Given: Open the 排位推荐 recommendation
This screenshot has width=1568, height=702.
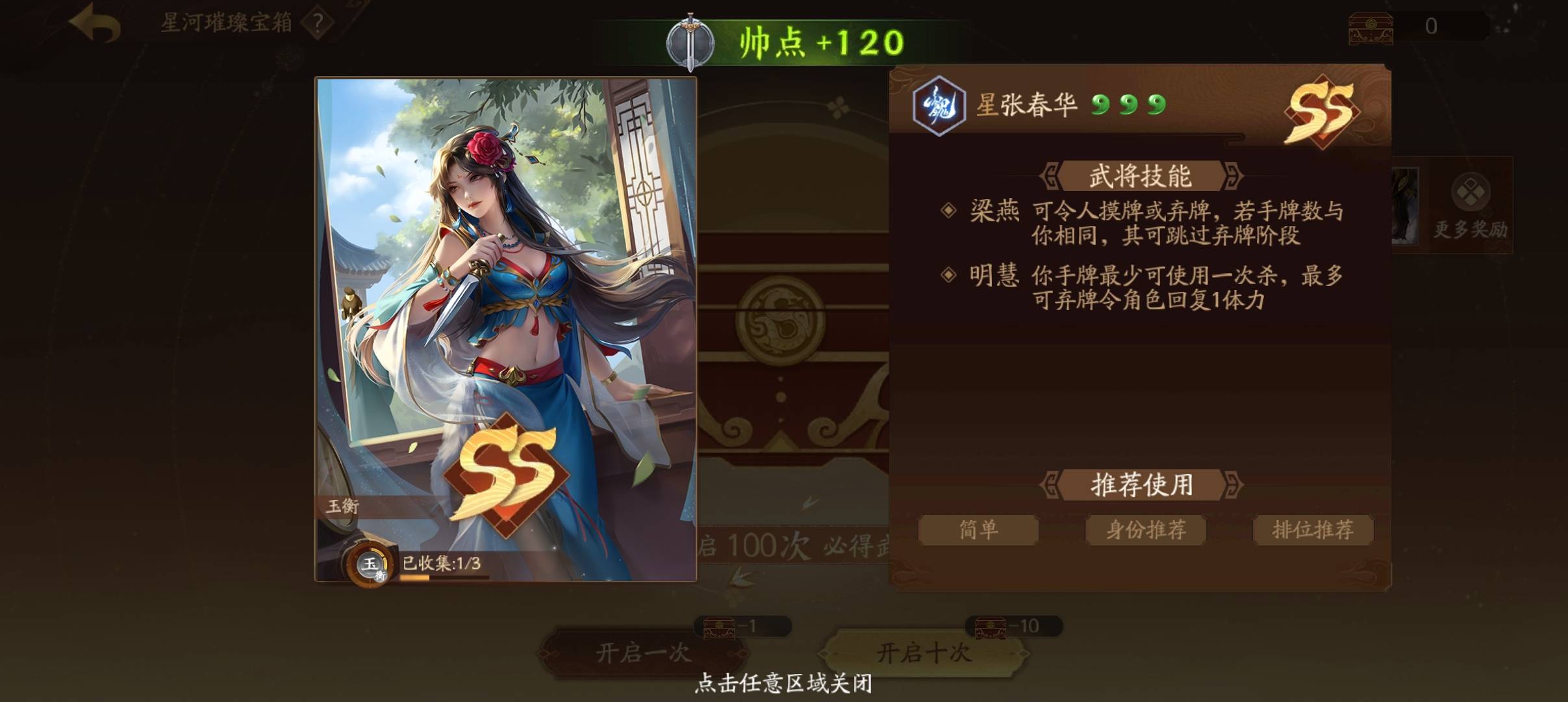Looking at the screenshot, I should pyautogui.click(x=1313, y=530).
